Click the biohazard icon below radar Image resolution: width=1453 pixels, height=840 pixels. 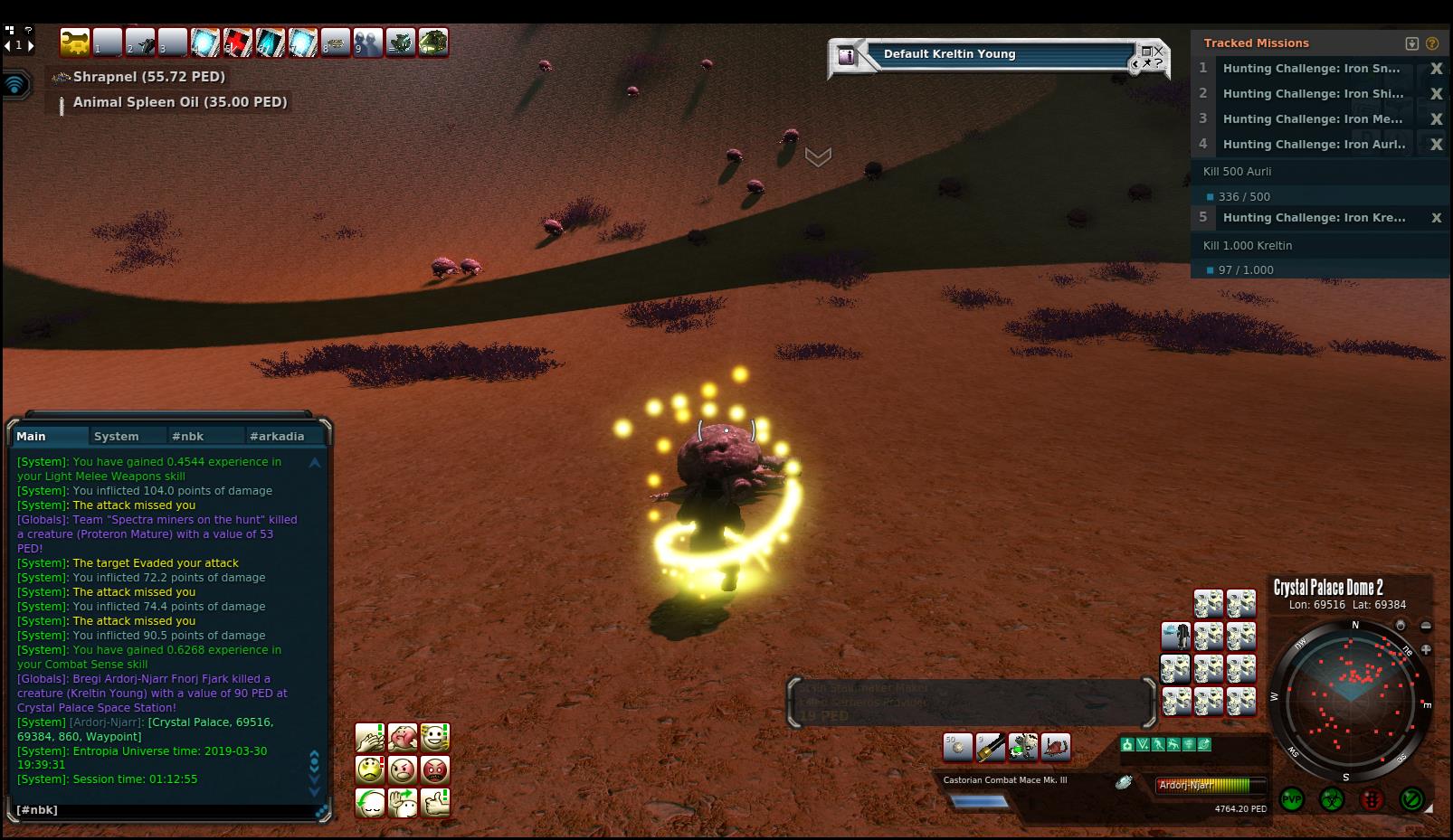click(x=1332, y=799)
